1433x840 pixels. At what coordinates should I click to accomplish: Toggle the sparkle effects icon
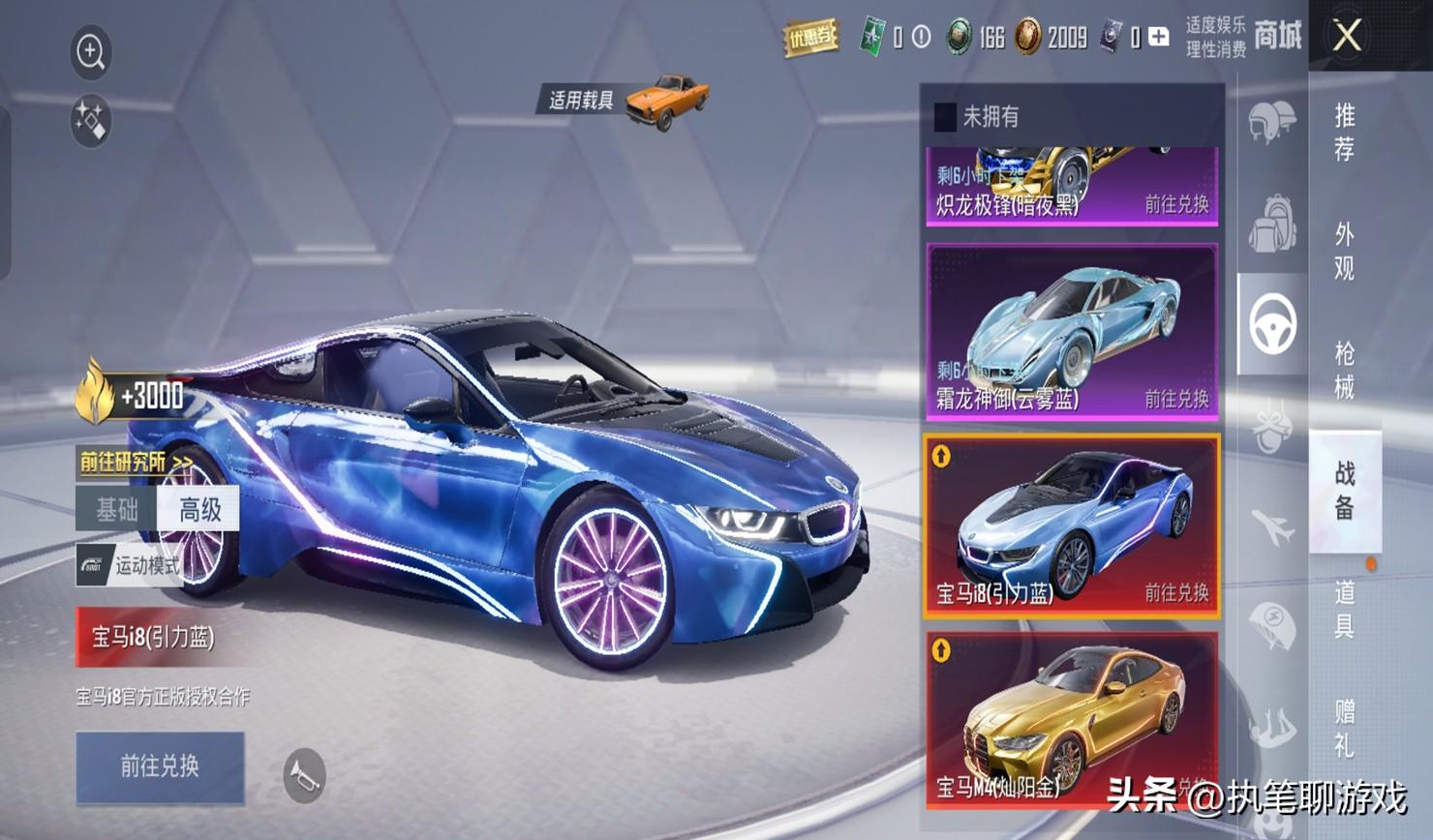(91, 122)
